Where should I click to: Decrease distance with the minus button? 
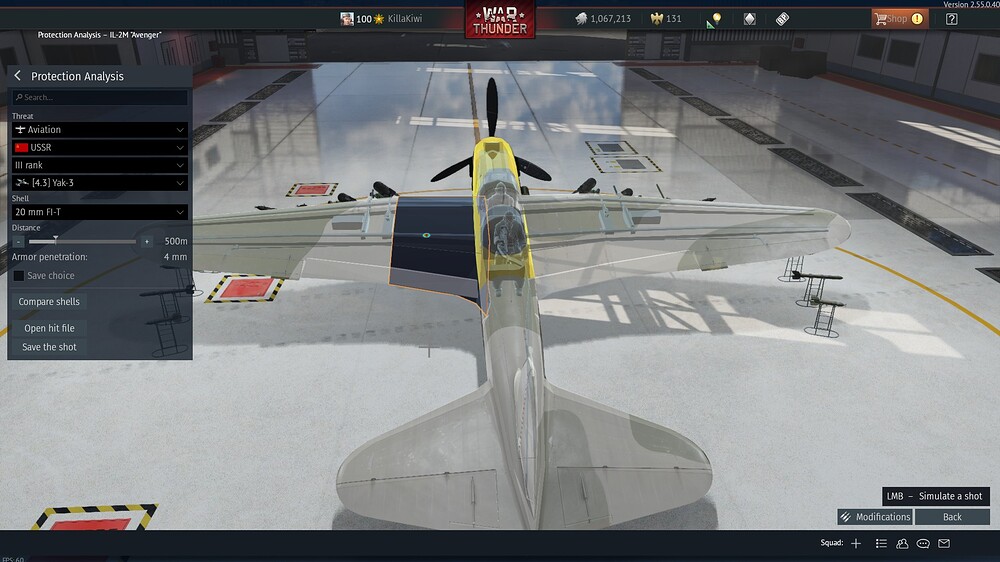(20, 241)
